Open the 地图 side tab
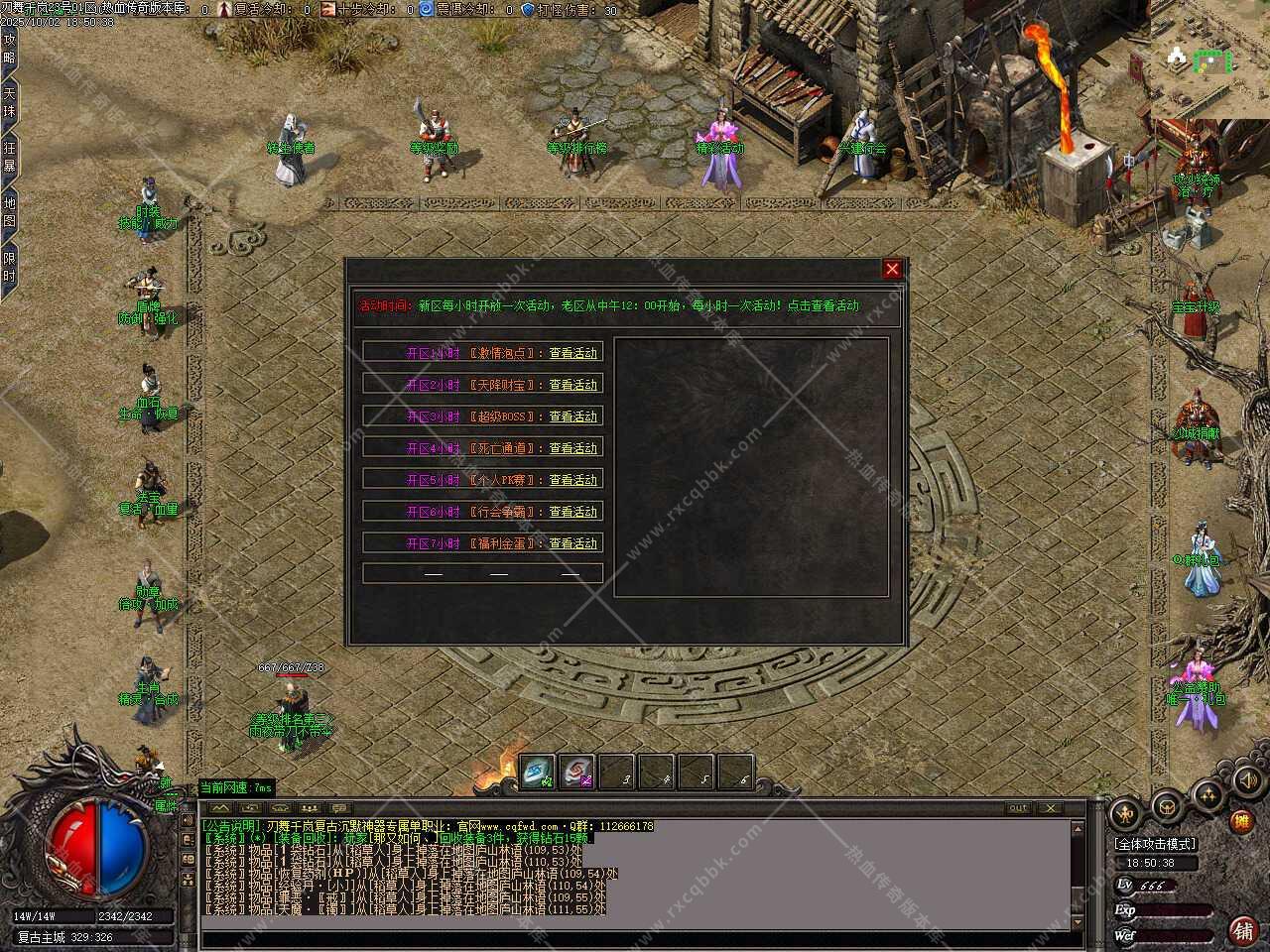 [9, 212]
